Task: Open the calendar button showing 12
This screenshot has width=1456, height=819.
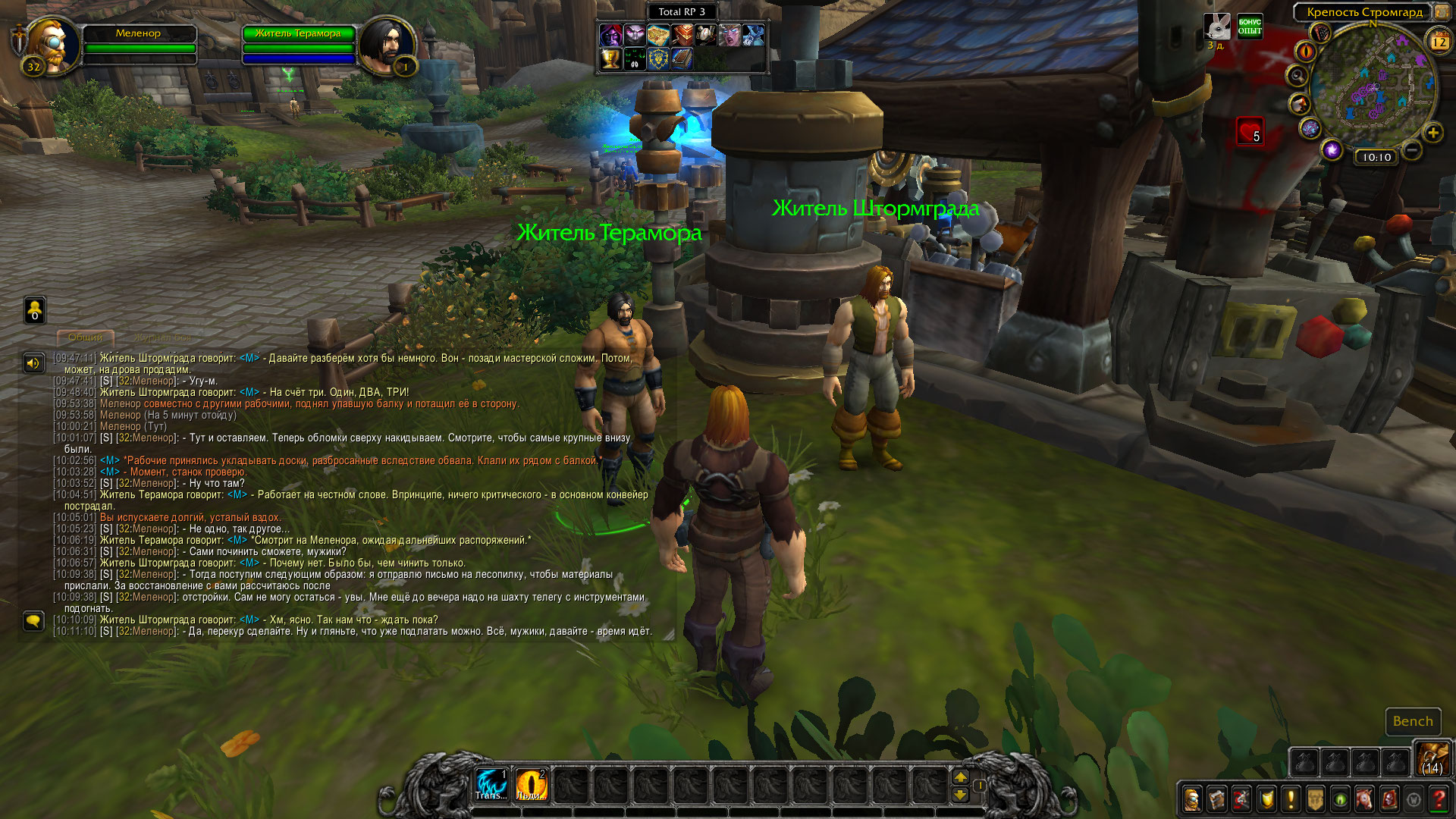Action: click(1439, 42)
